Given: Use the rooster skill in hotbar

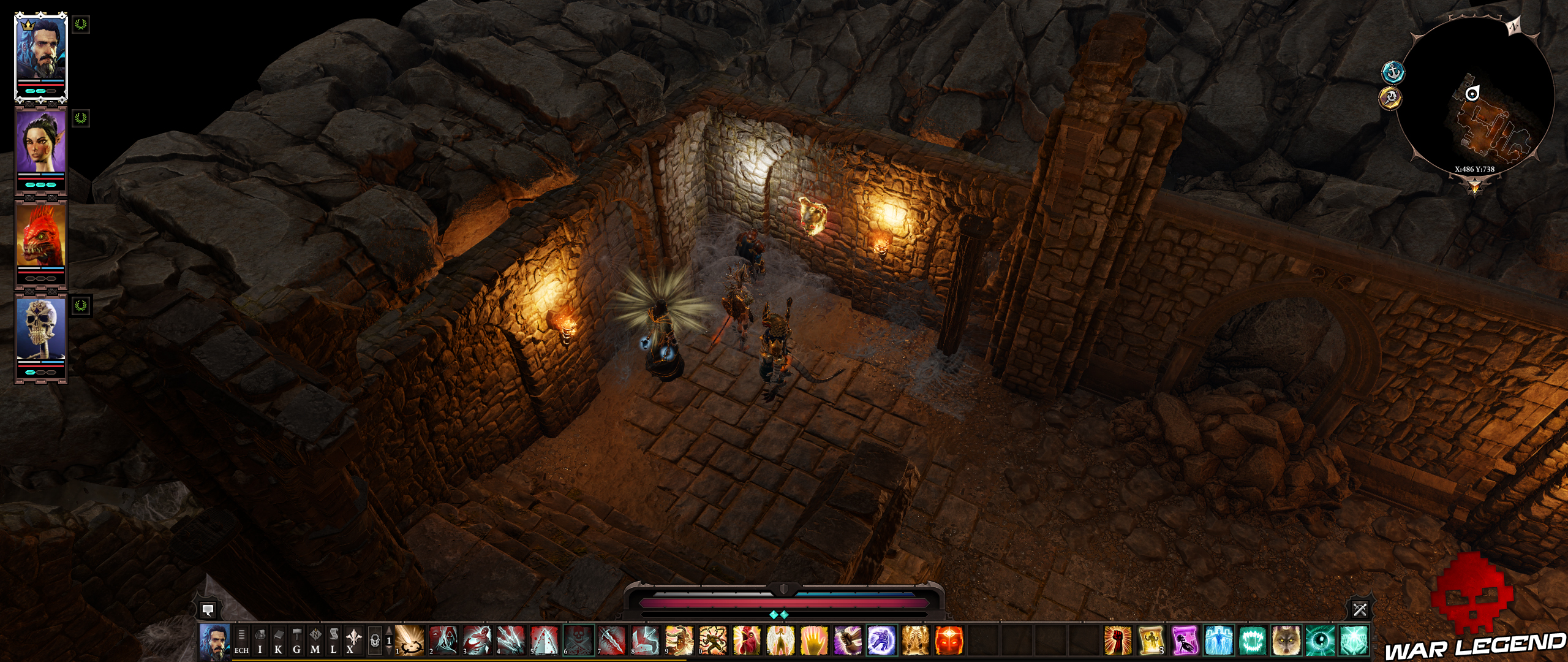Looking at the screenshot, I should point(747,641).
